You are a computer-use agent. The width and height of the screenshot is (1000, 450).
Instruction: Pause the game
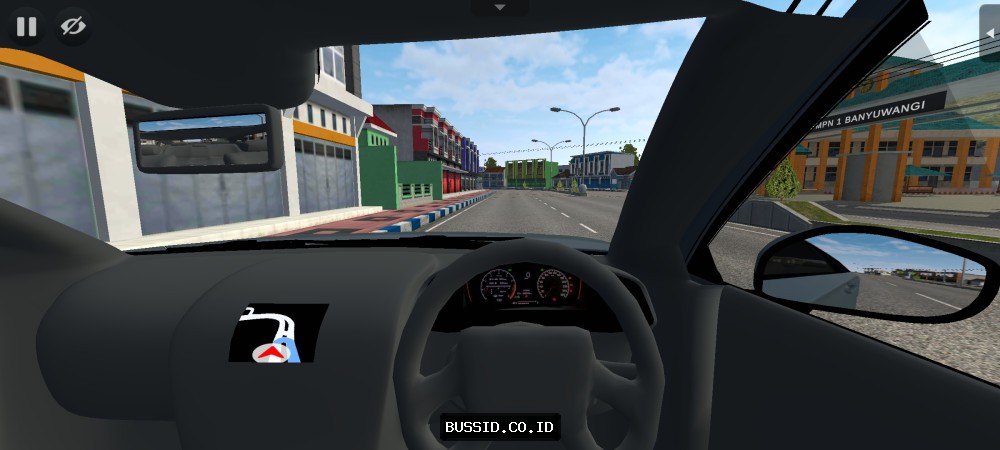[26, 26]
